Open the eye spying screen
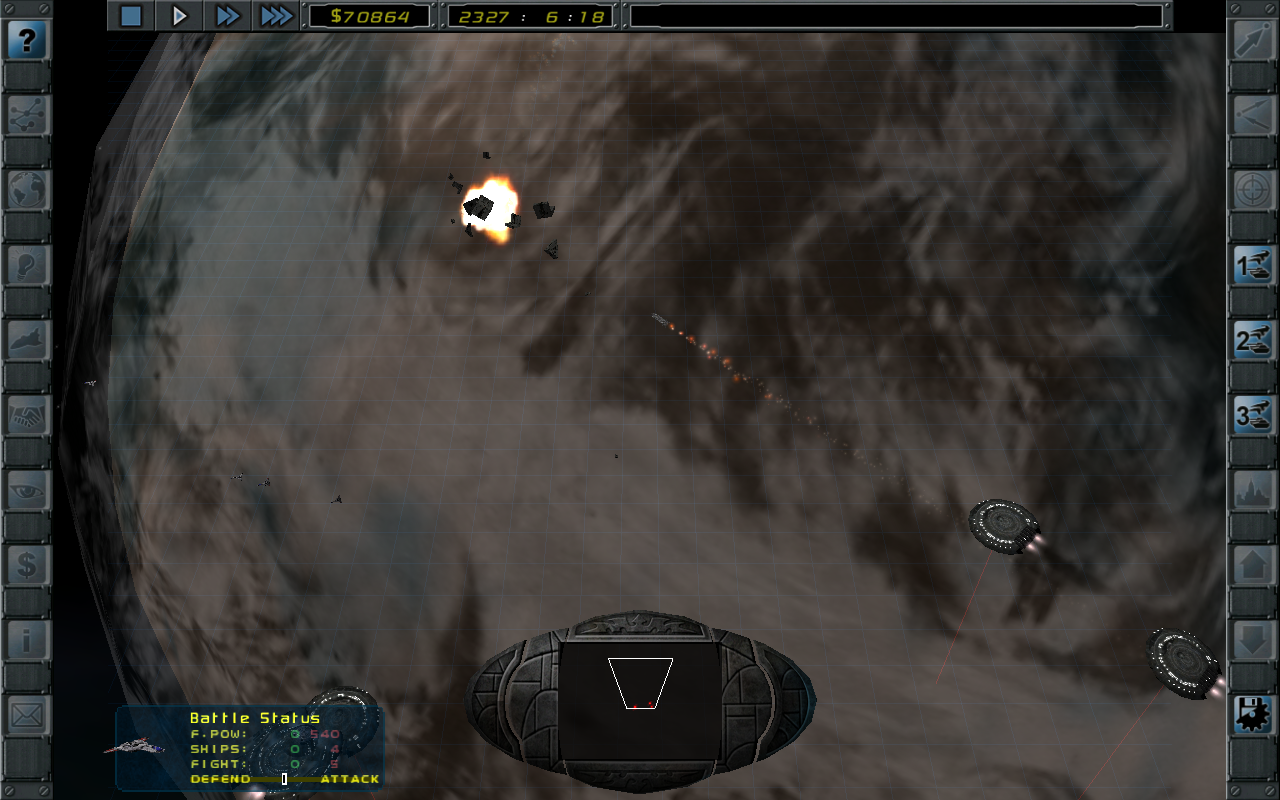Image resolution: width=1280 pixels, height=800 pixels. coord(27,490)
